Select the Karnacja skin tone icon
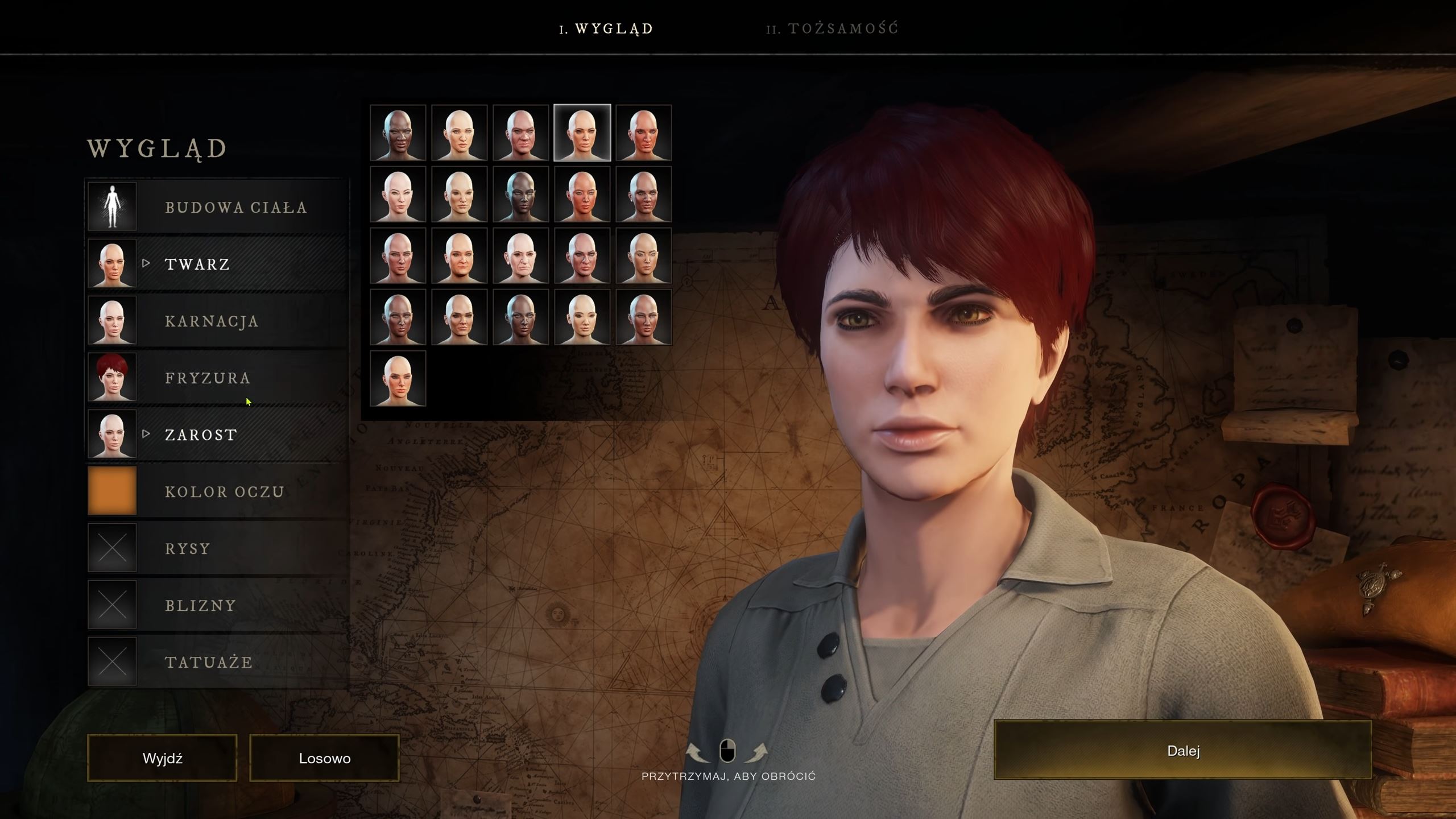The height and width of the screenshot is (819, 1456). point(111,320)
